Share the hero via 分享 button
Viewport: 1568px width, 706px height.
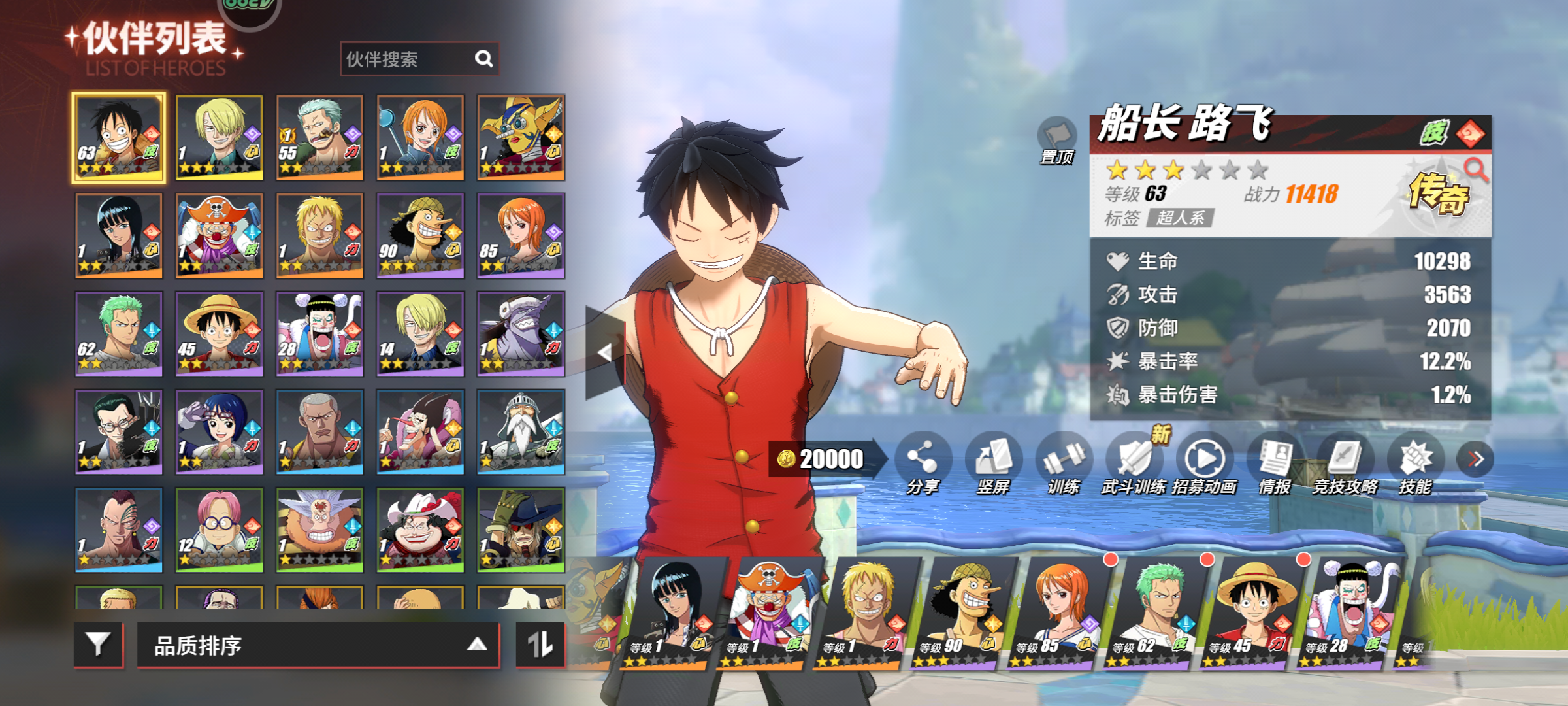(922, 460)
